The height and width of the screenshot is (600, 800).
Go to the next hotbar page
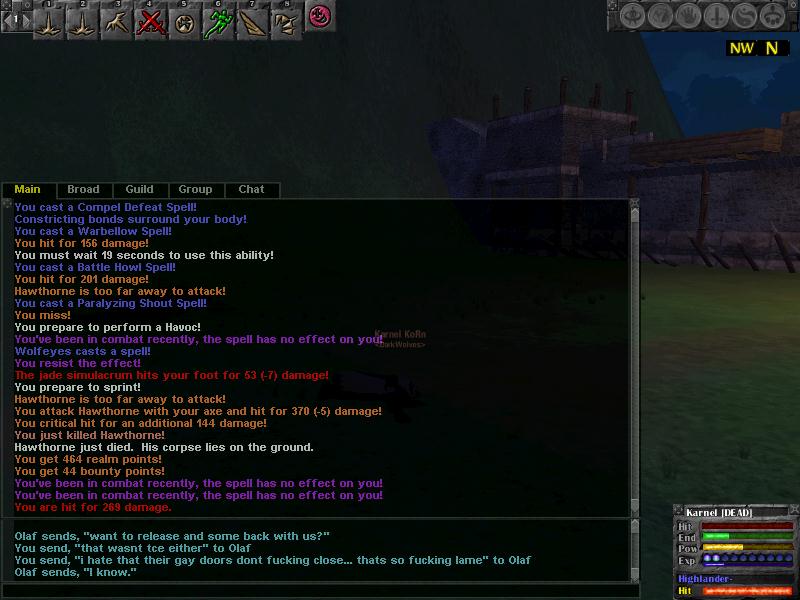(x=27, y=19)
